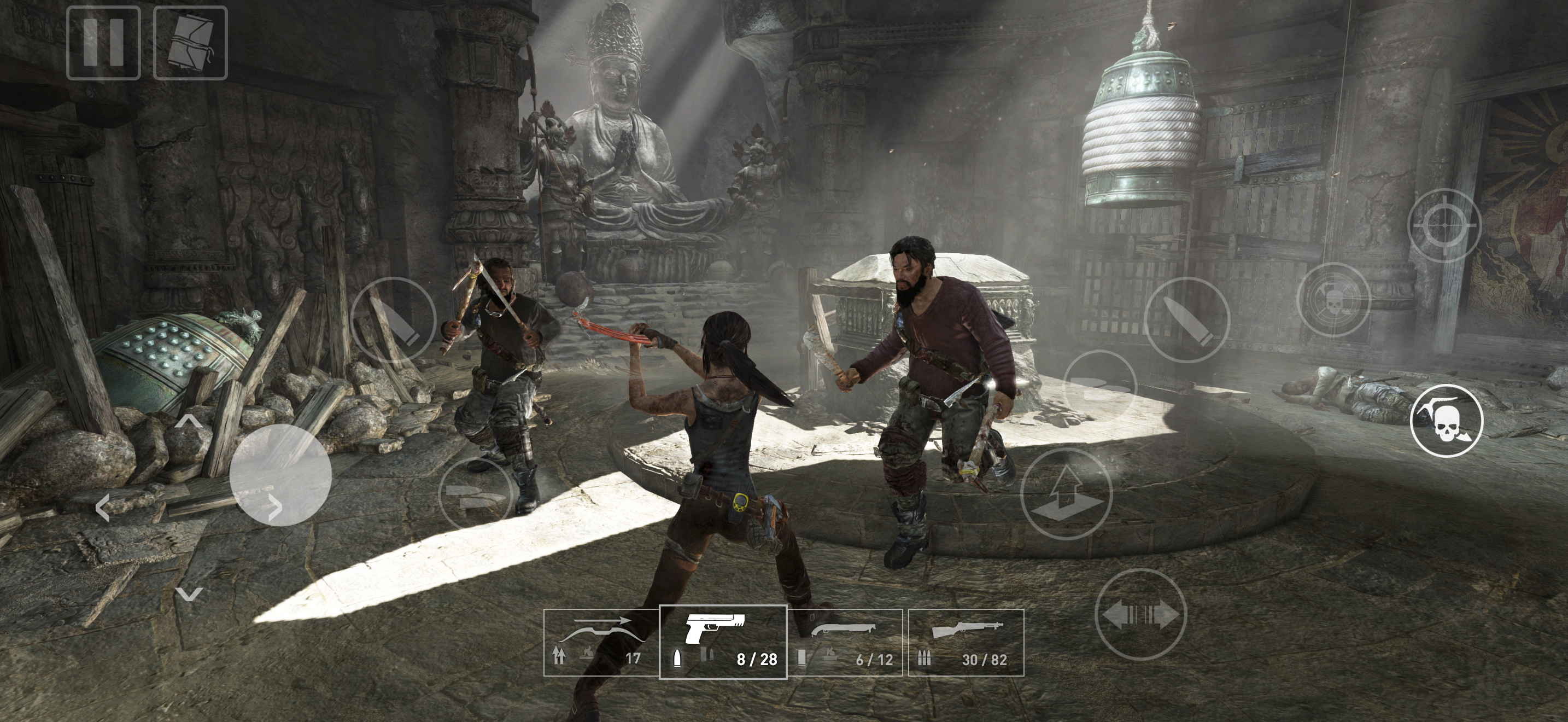Viewport: 1568px width, 722px height.
Task: Select the pistol weapon slot
Action: tap(723, 642)
